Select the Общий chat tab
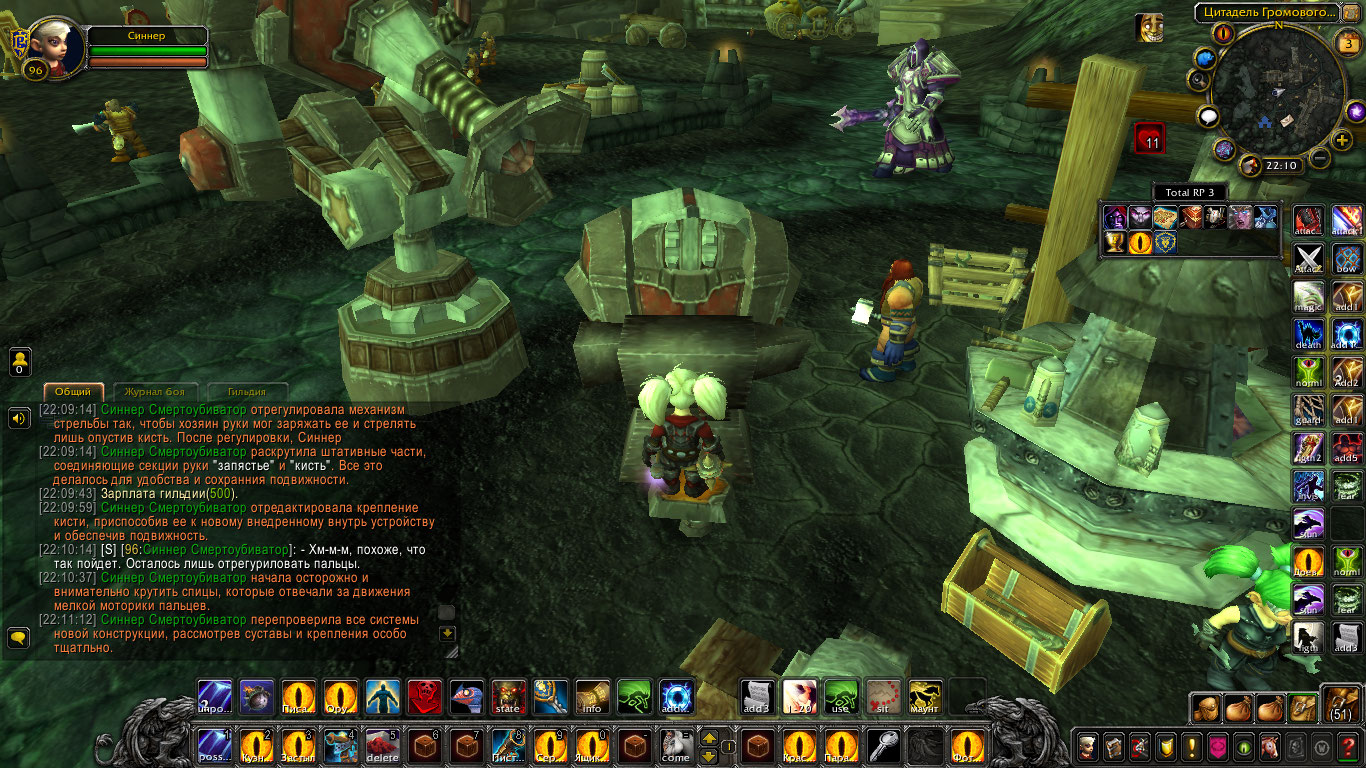The image size is (1366, 768). pyautogui.click(x=74, y=392)
